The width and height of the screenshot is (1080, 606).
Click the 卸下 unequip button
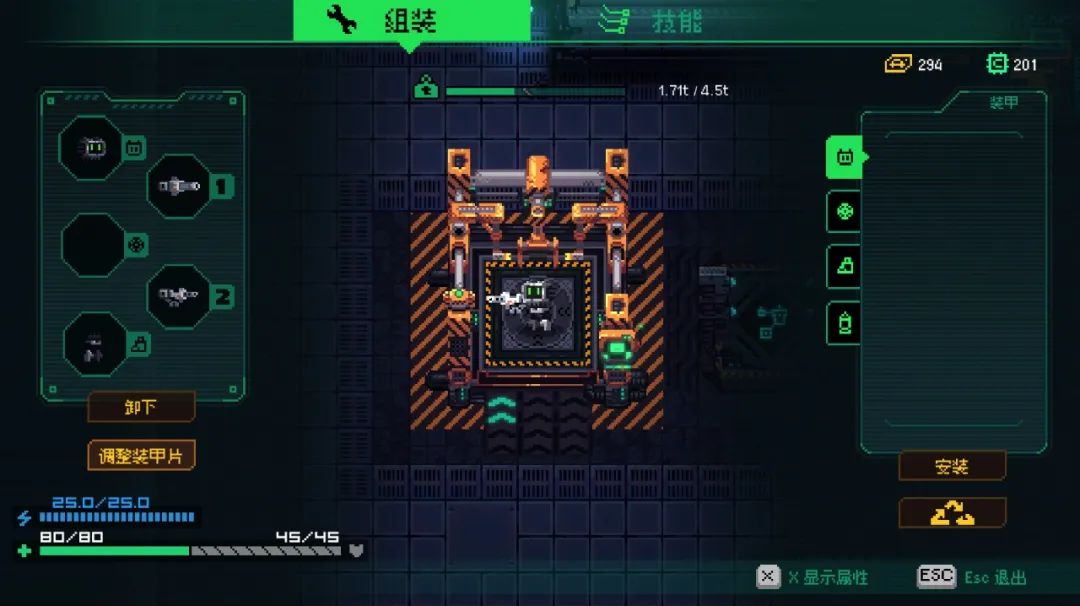141,407
